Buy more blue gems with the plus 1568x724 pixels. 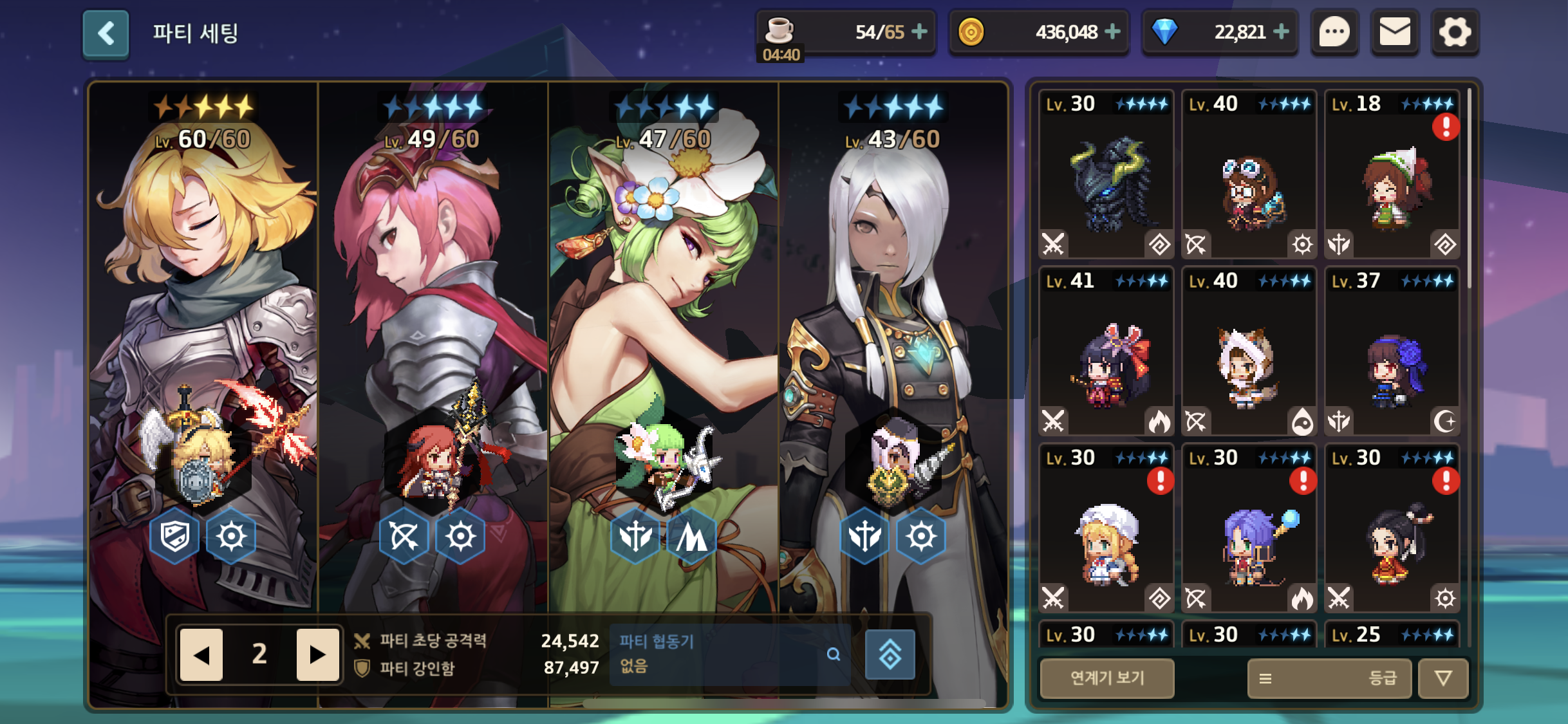tap(1281, 32)
